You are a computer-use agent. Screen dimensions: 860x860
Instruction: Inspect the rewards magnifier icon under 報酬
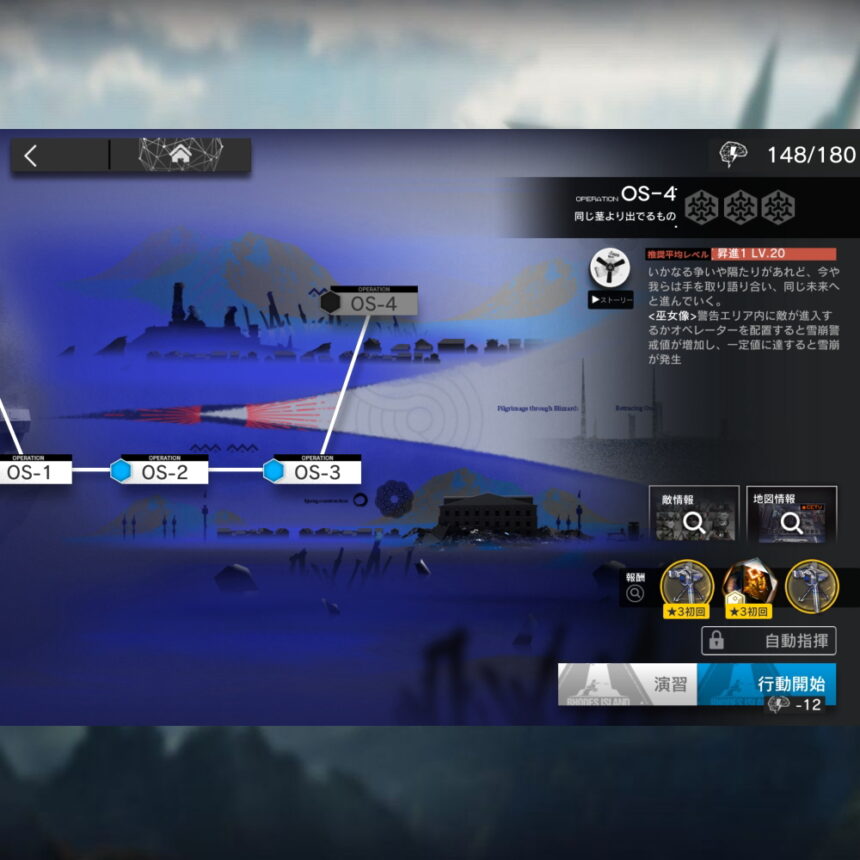coord(635,594)
